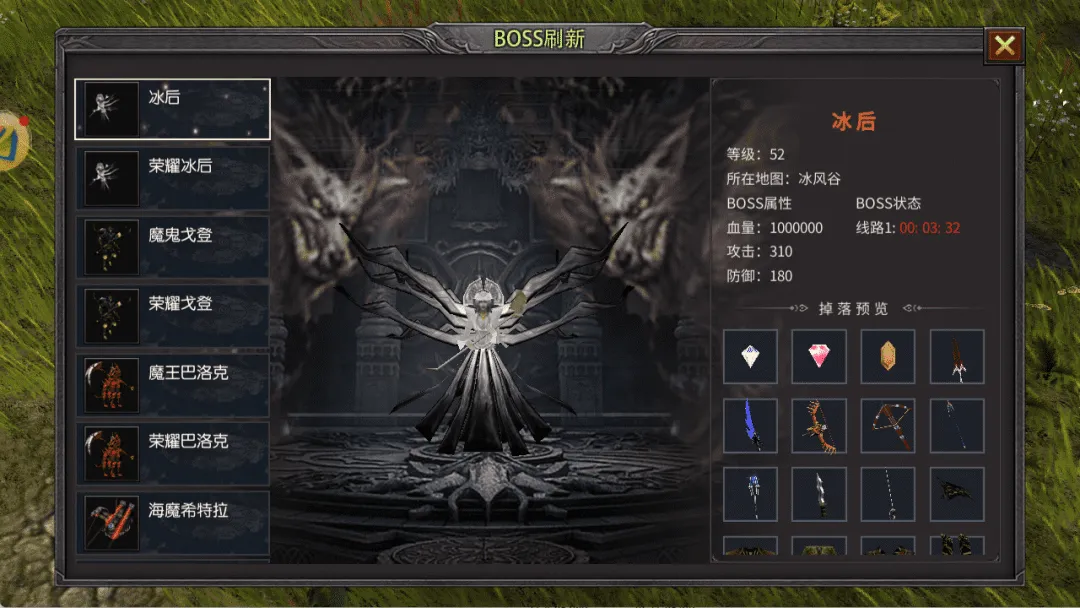Tap the silver dagger drop slot

819,494
